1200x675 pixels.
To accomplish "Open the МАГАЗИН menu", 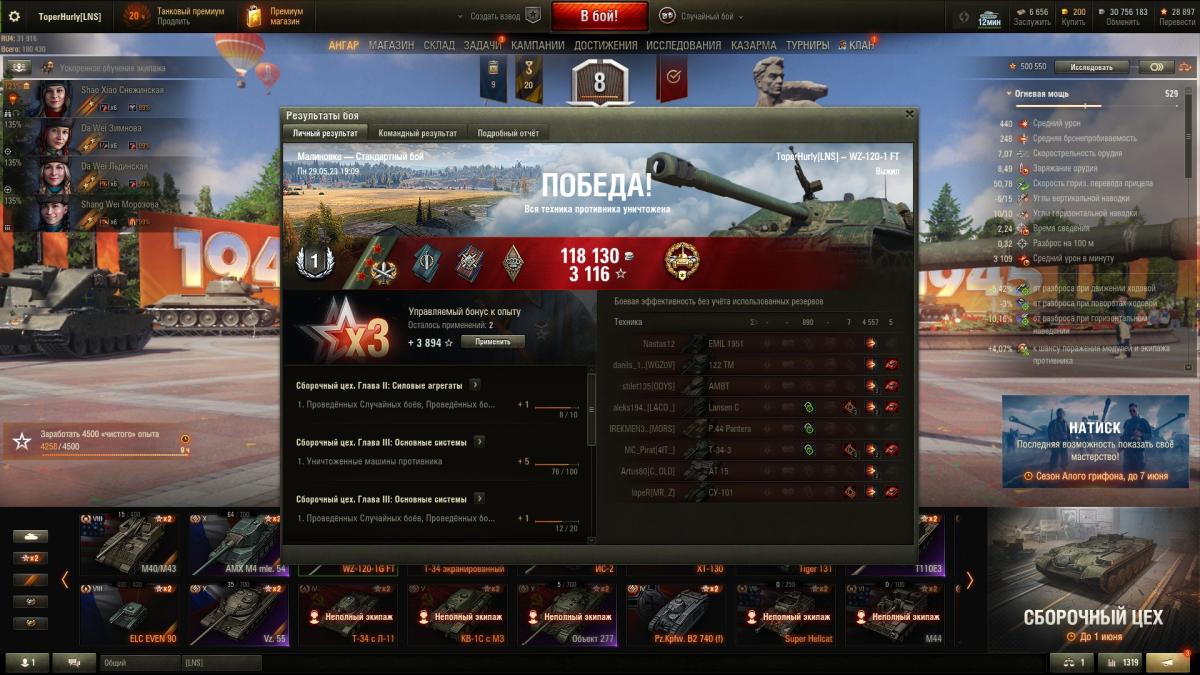I will pos(391,45).
